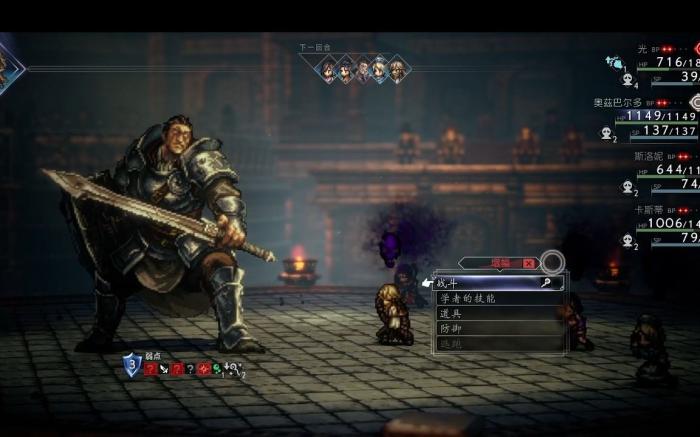The width and height of the screenshot is (700, 437).
Task: Click the magnifier icon on the 战斗 row
Action: [546, 284]
